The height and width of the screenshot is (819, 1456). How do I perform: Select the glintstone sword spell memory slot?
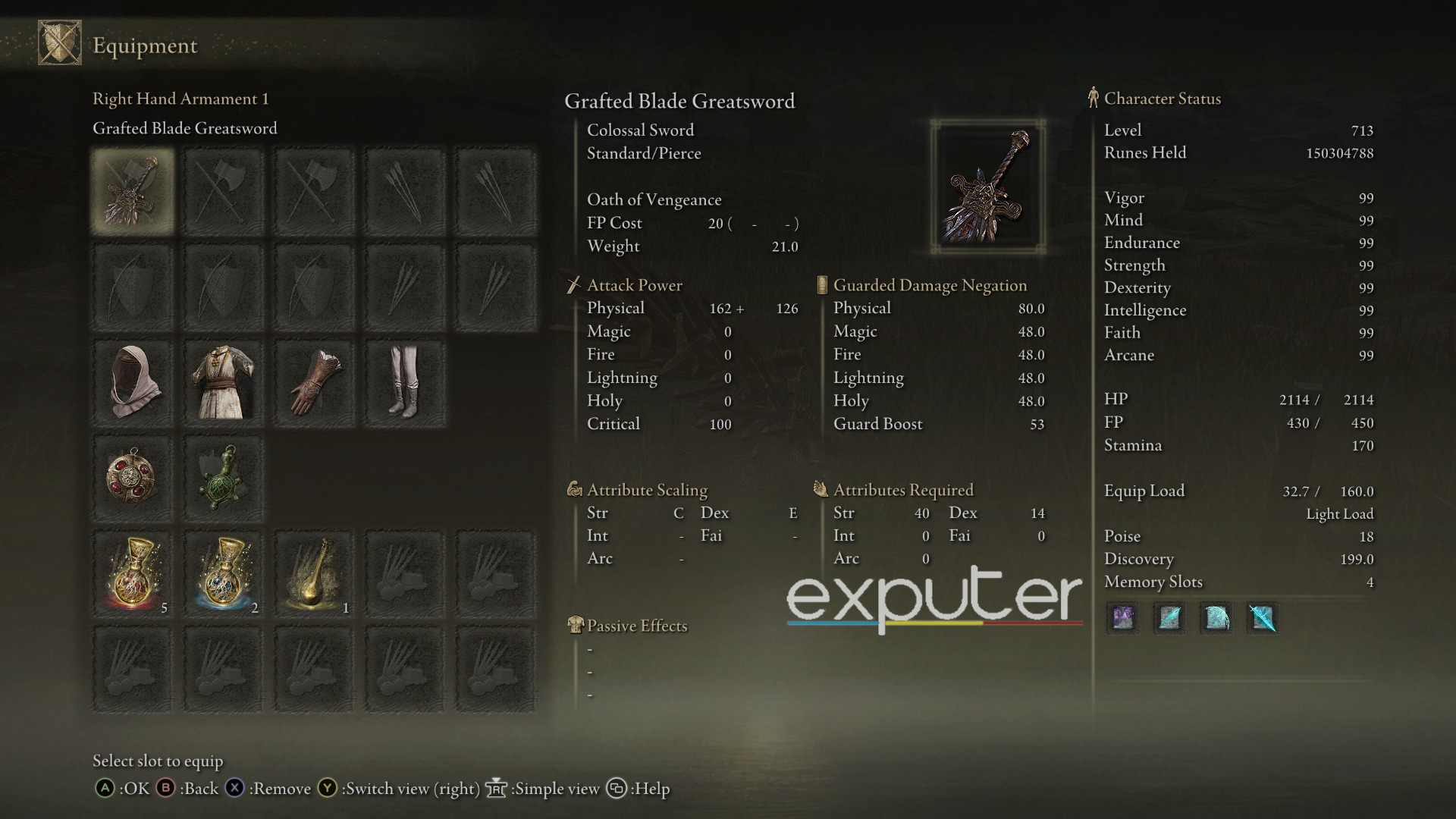click(1262, 618)
